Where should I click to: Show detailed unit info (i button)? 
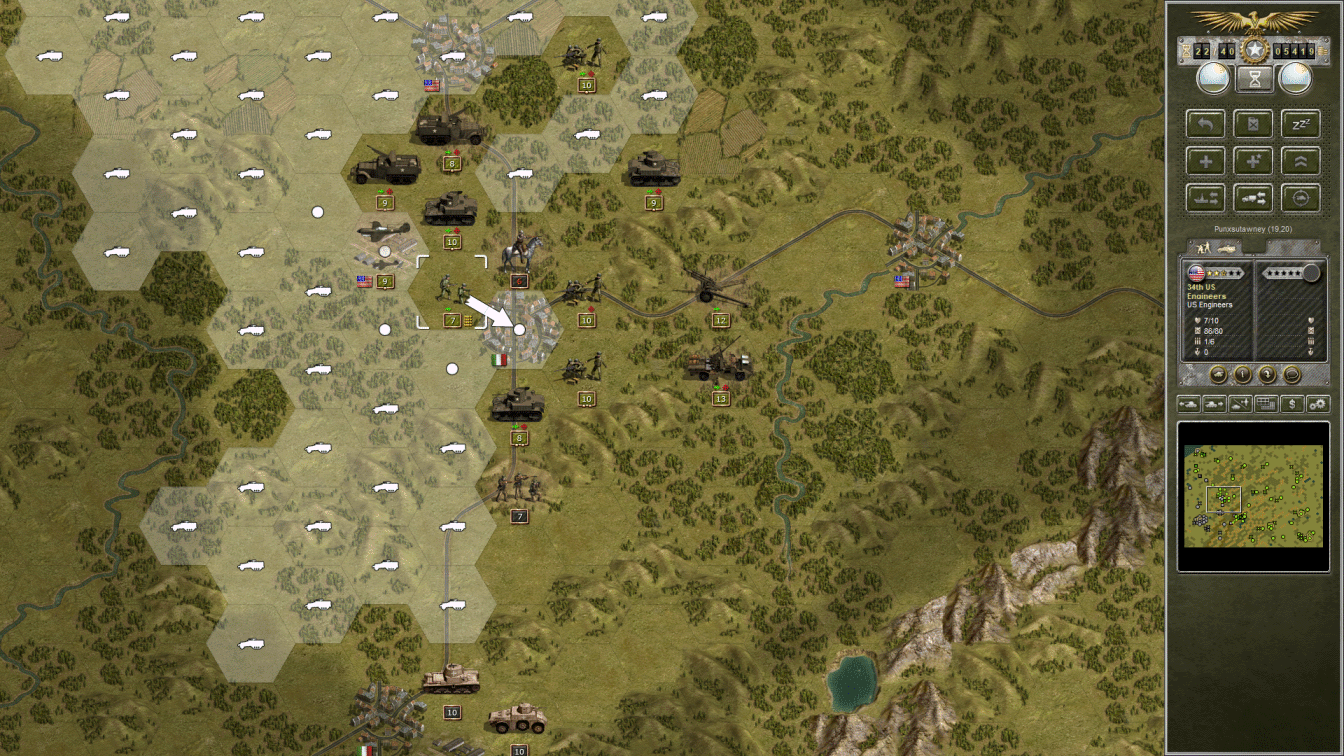point(1242,374)
